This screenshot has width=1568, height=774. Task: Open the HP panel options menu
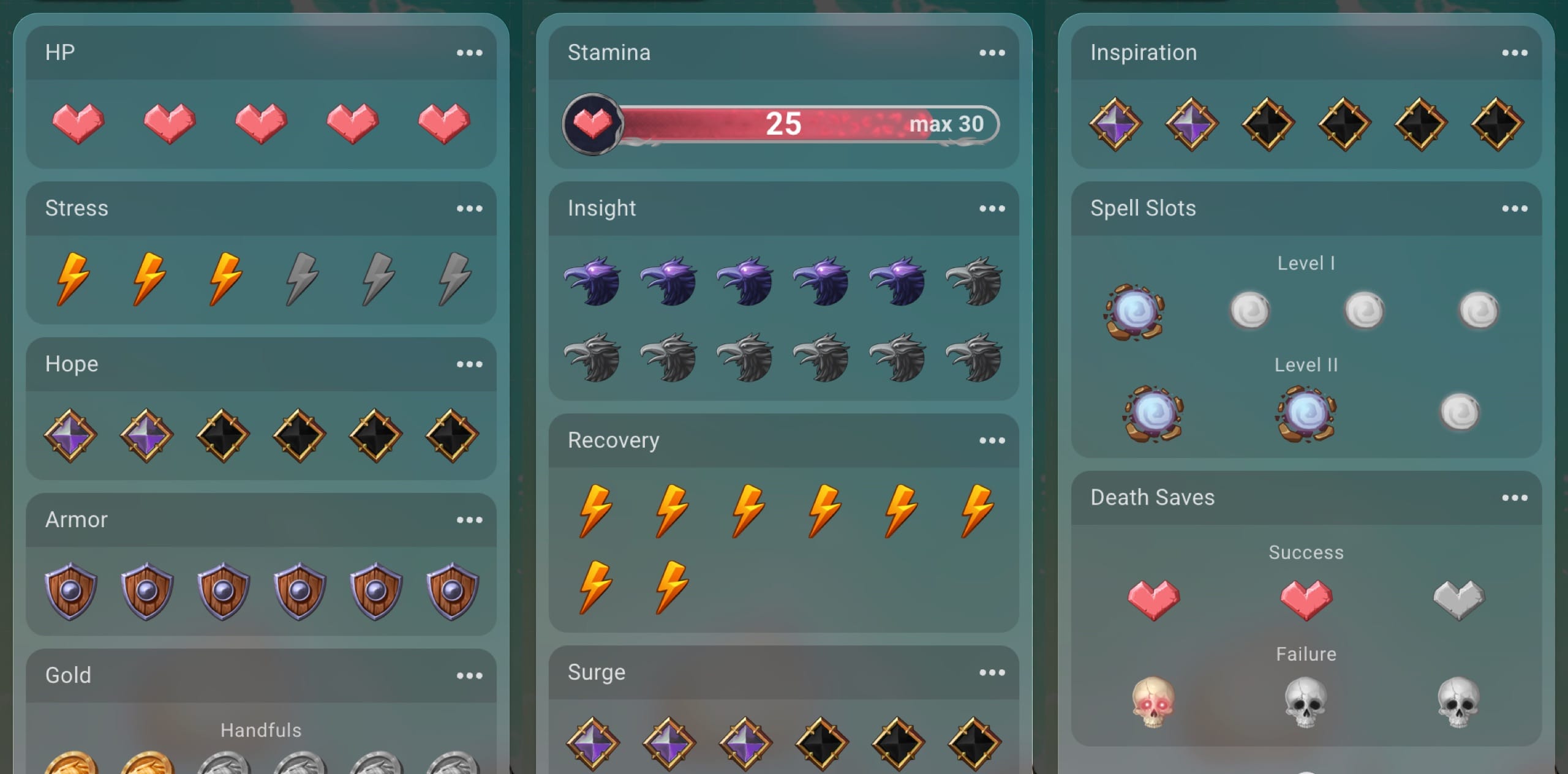click(469, 53)
